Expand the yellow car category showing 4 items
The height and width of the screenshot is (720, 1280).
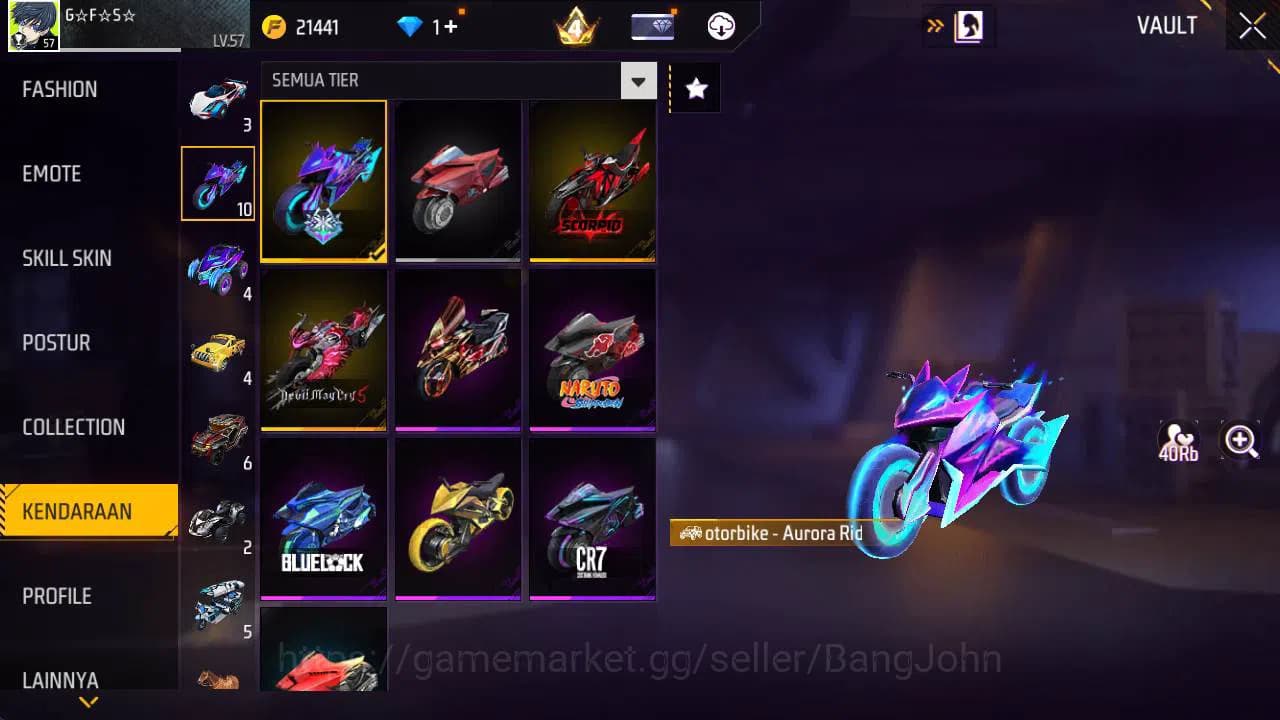pos(218,349)
